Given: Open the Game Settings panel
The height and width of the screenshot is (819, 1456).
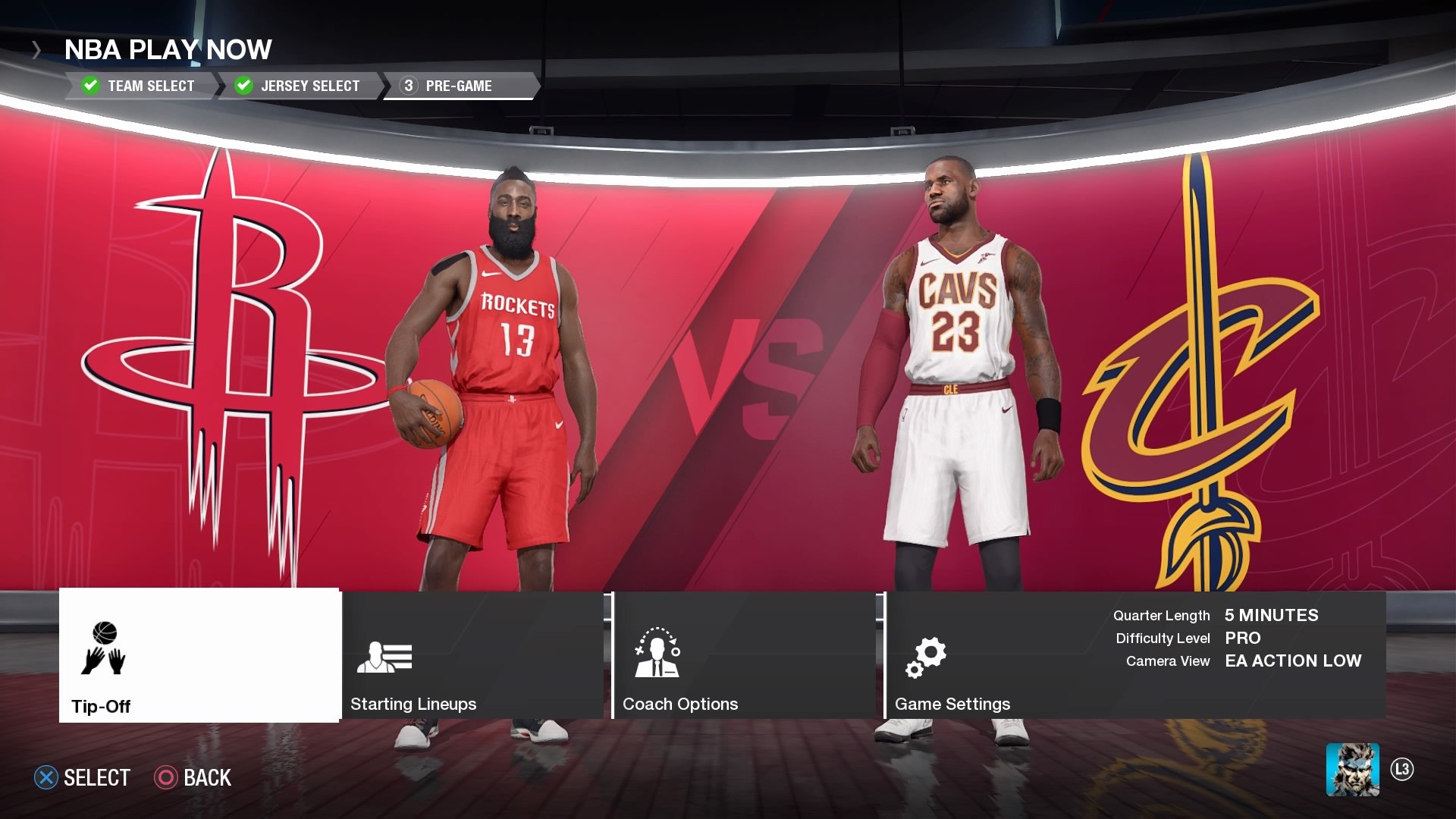Looking at the screenshot, I should pyautogui.click(x=954, y=704).
